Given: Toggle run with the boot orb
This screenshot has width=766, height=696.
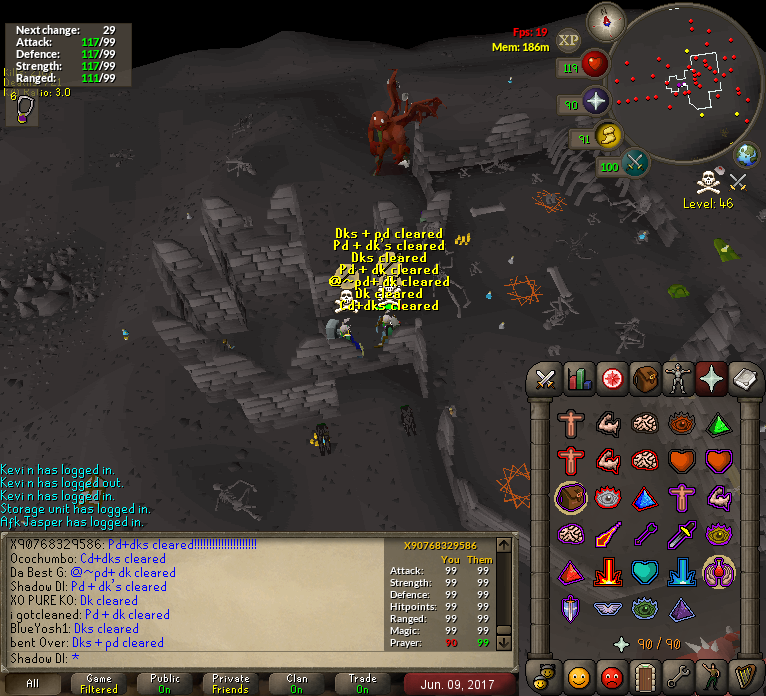Looking at the screenshot, I should tap(606, 135).
